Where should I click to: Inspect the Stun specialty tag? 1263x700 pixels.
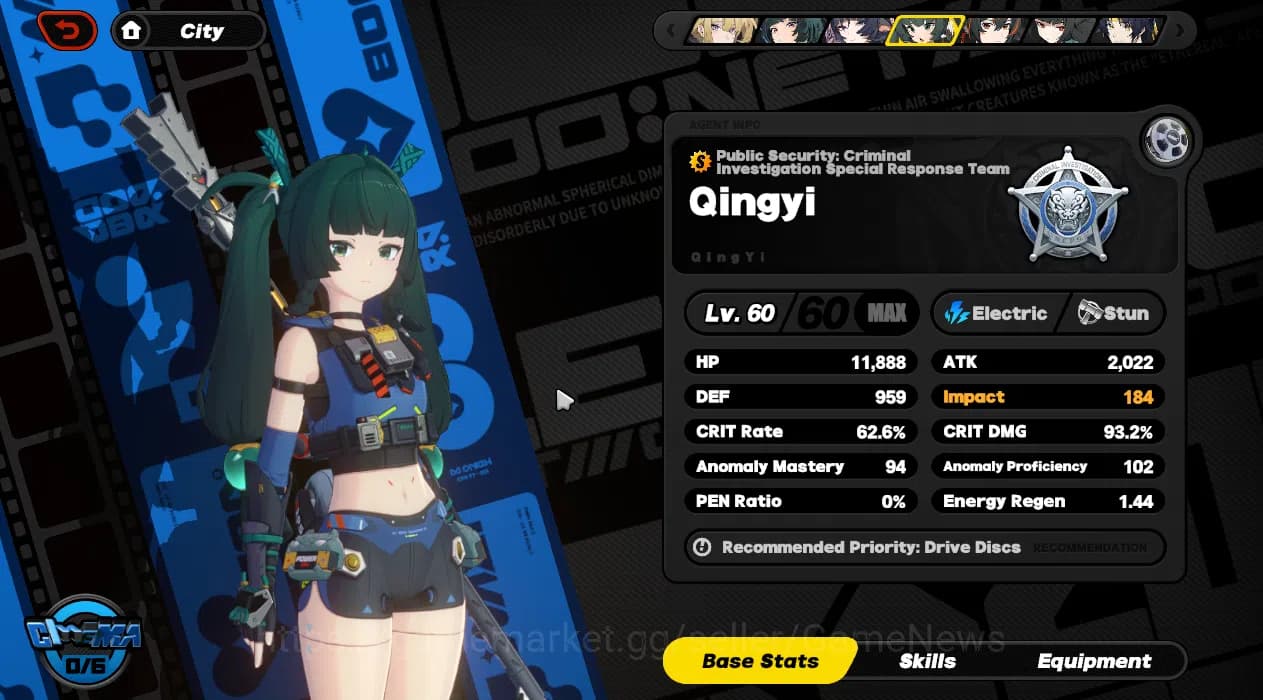[x=1113, y=313]
